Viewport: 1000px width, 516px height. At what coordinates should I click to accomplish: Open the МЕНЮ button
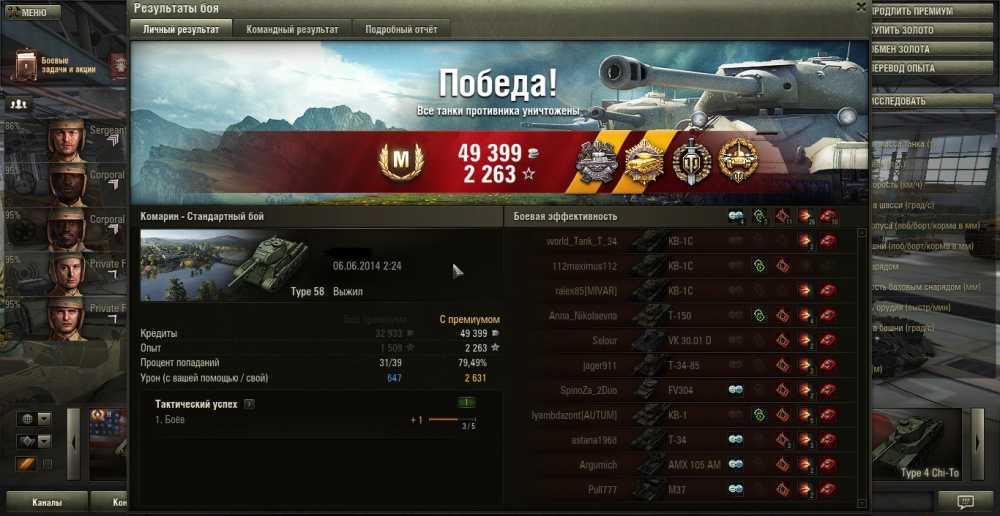27,13
